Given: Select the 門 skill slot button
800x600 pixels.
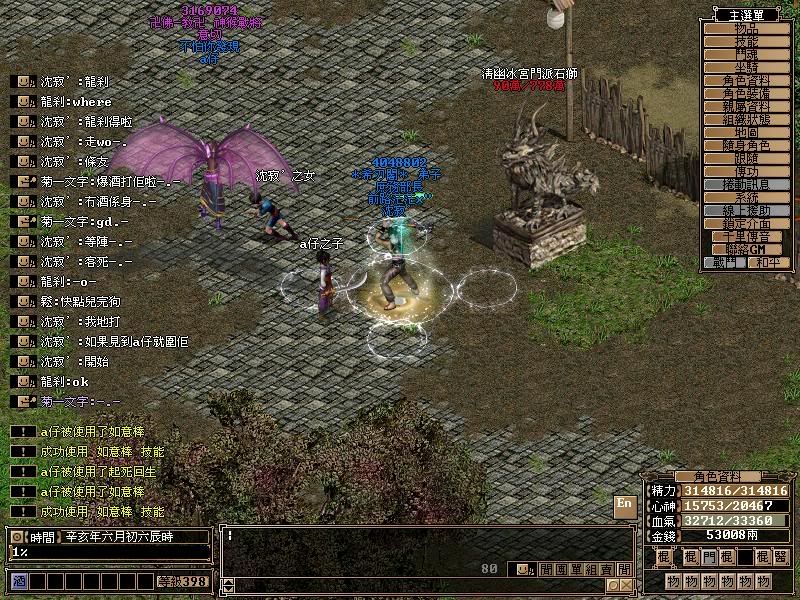Looking at the screenshot, I should pyautogui.click(x=708, y=557).
